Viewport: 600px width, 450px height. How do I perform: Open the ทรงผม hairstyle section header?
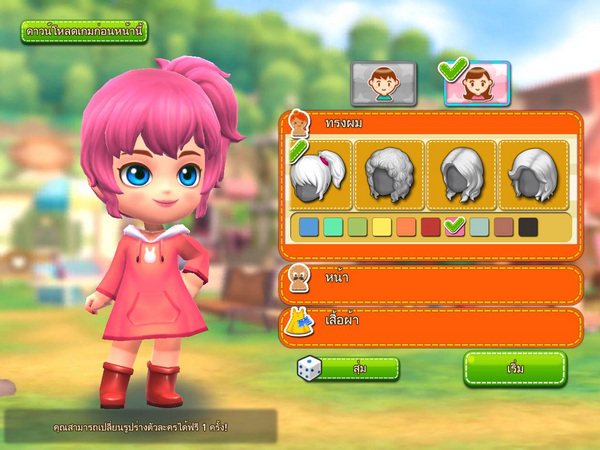click(430, 124)
